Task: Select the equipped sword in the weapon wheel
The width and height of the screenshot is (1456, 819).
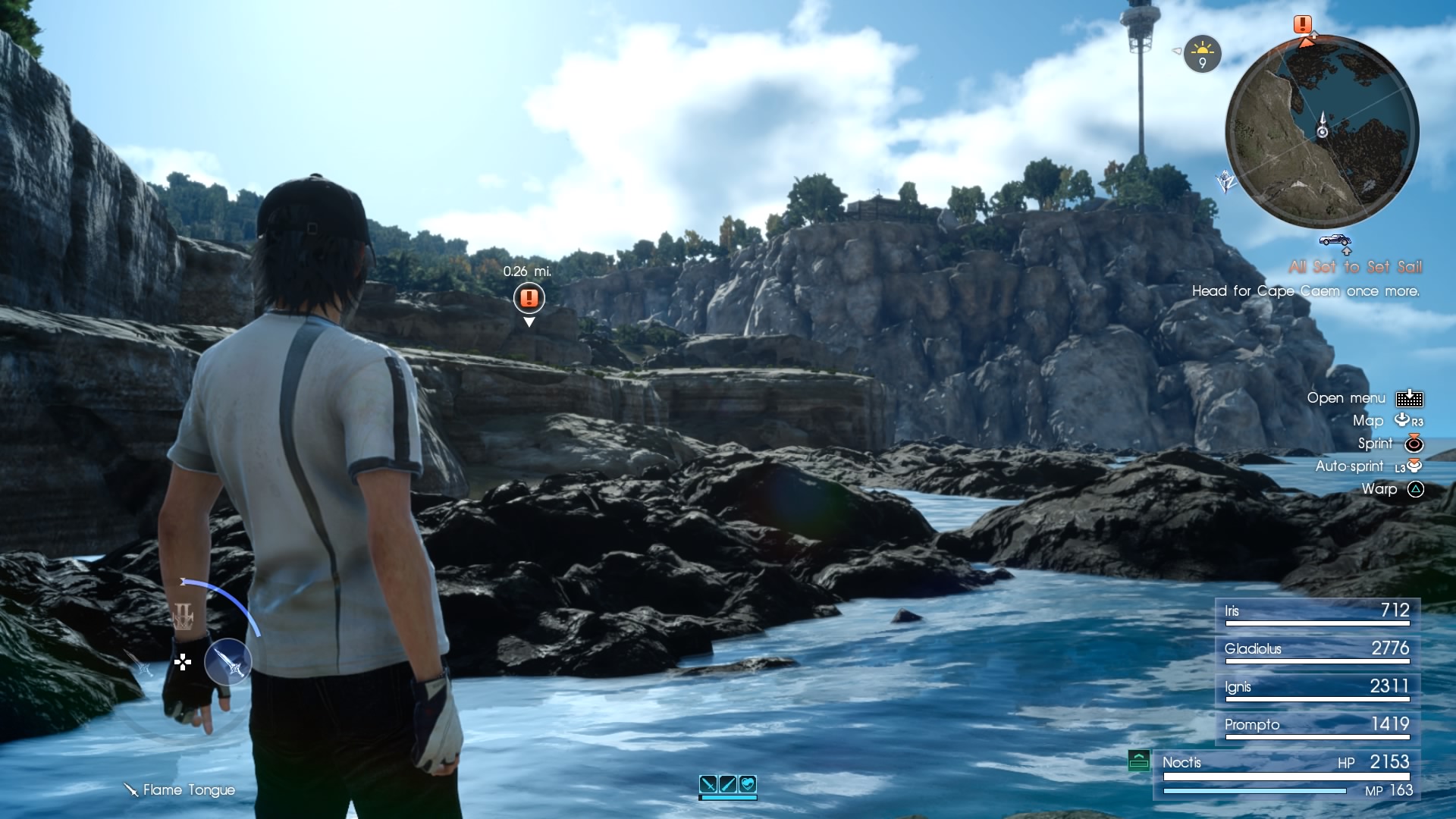Action: [x=227, y=661]
